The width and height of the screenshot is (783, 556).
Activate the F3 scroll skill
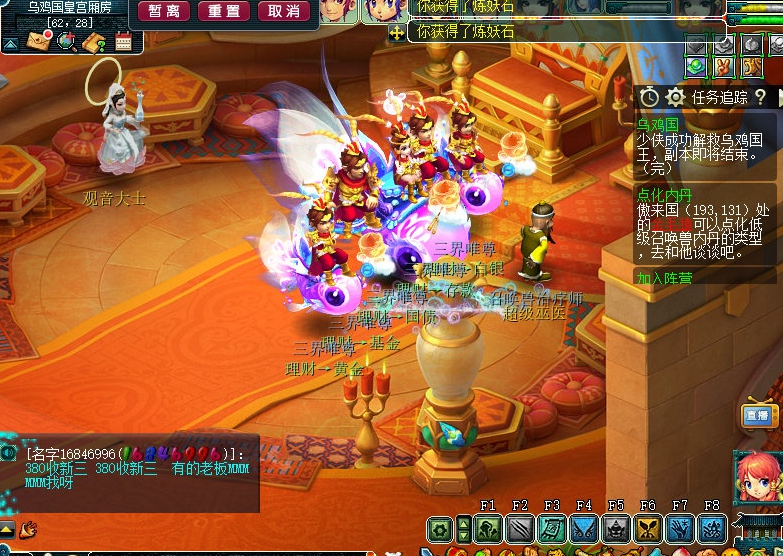tap(552, 529)
